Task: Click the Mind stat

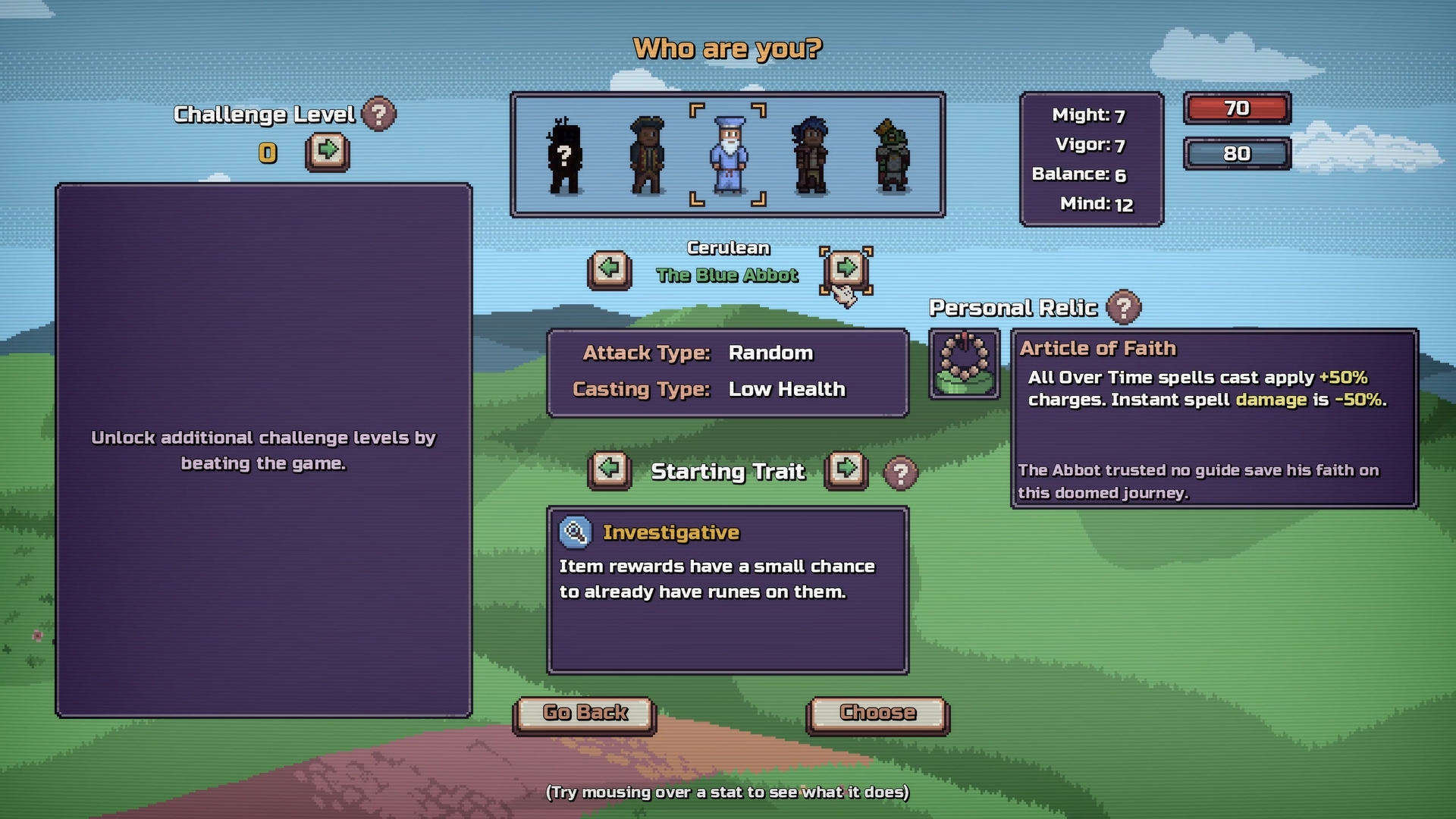Action: coord(1095,204)
